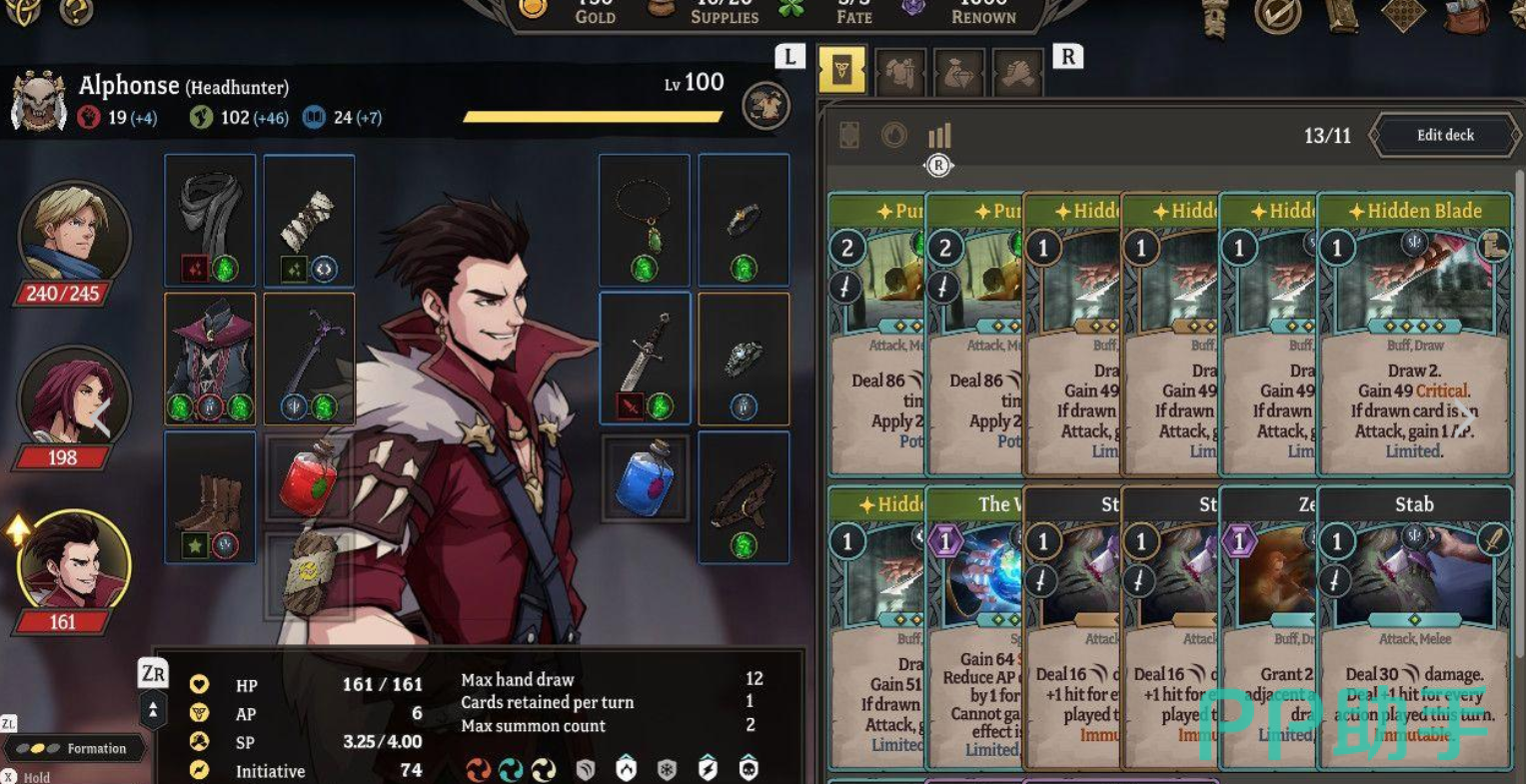This screenshot has height=784, width=1526.
Task: Toggle the flame filter icon above the cards
Action: pos(893,135)
